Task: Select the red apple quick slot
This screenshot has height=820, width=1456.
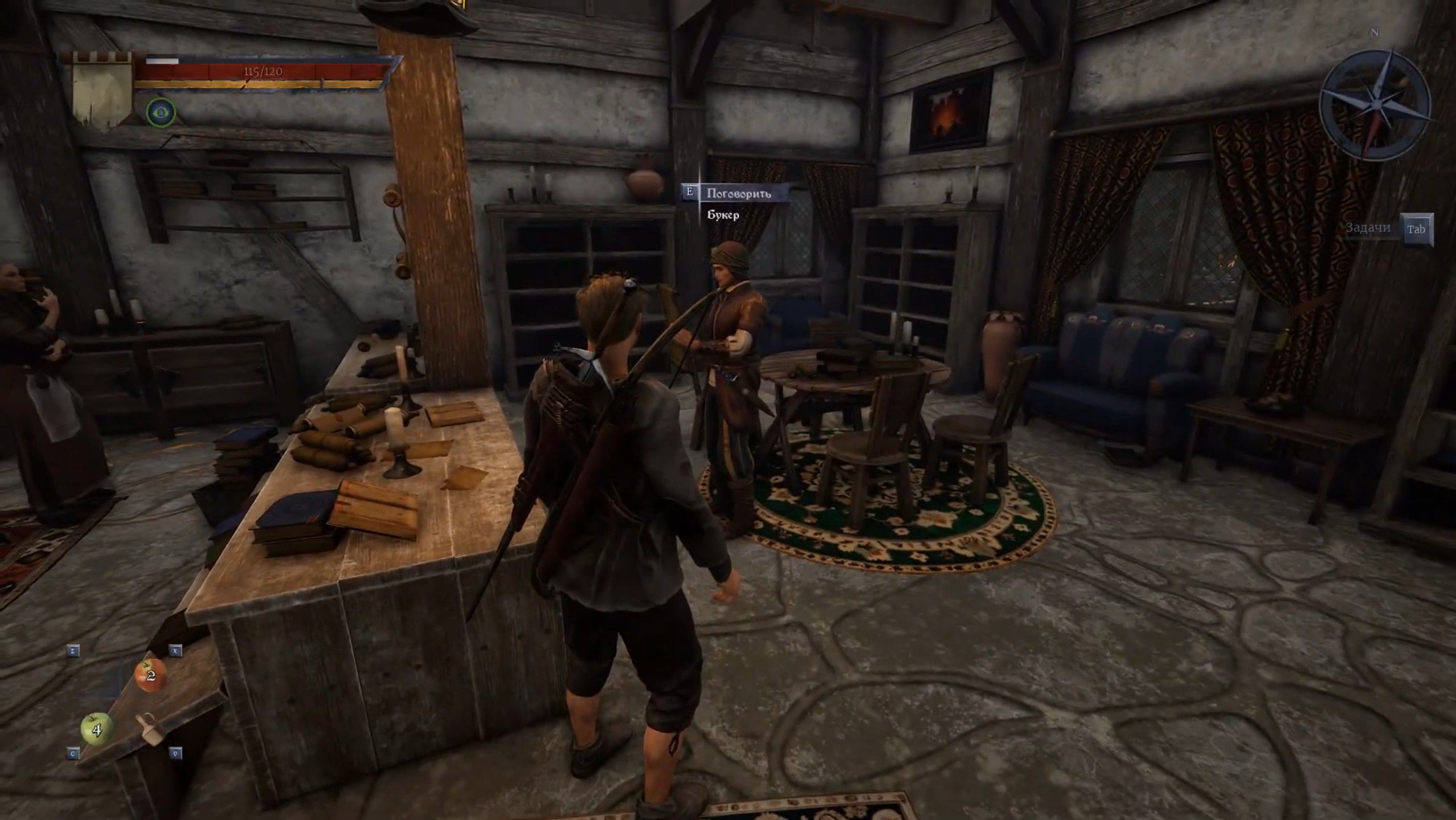Action: tap(150, 675)
